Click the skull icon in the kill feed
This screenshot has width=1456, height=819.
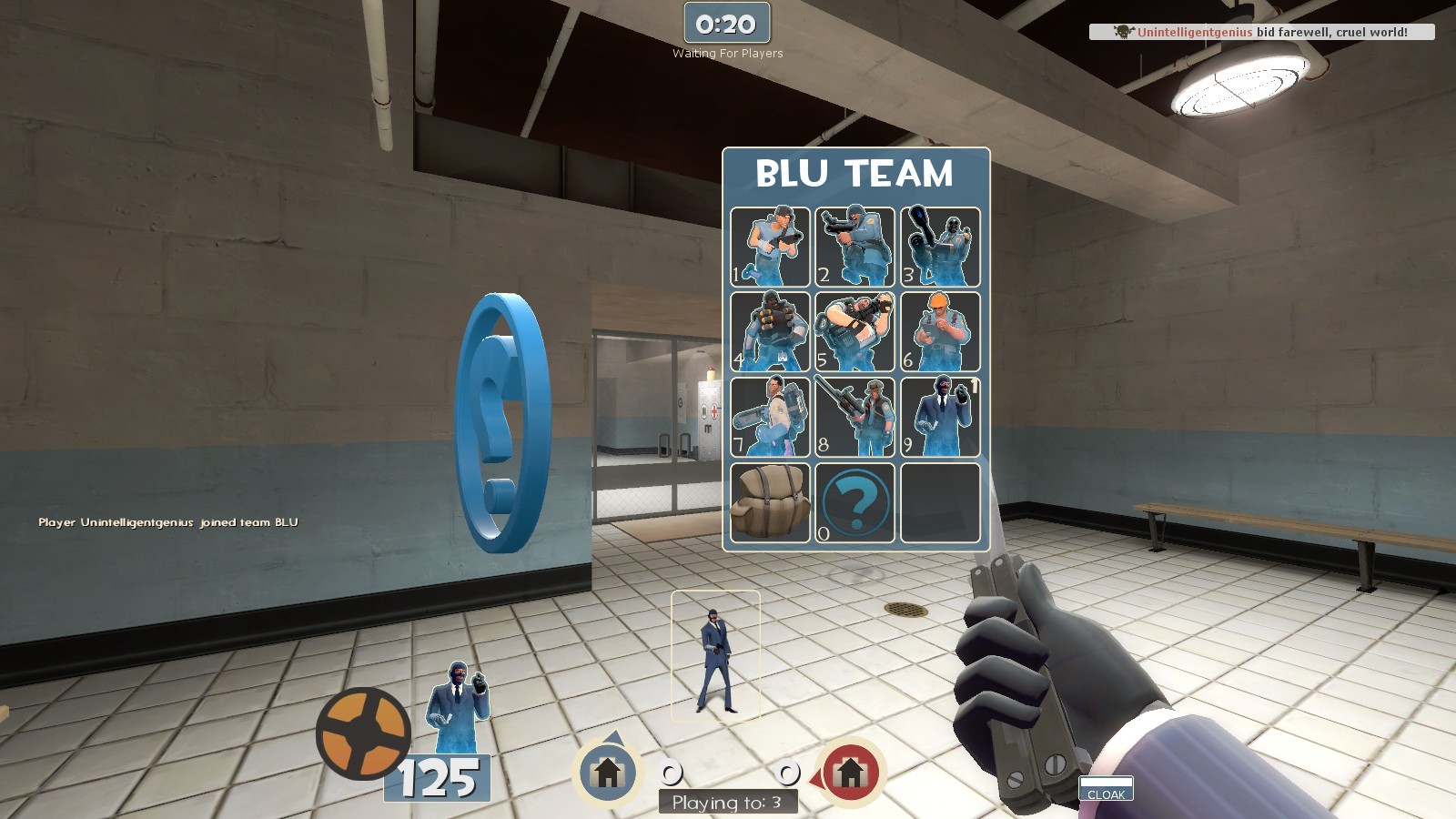coord(1123,33)
